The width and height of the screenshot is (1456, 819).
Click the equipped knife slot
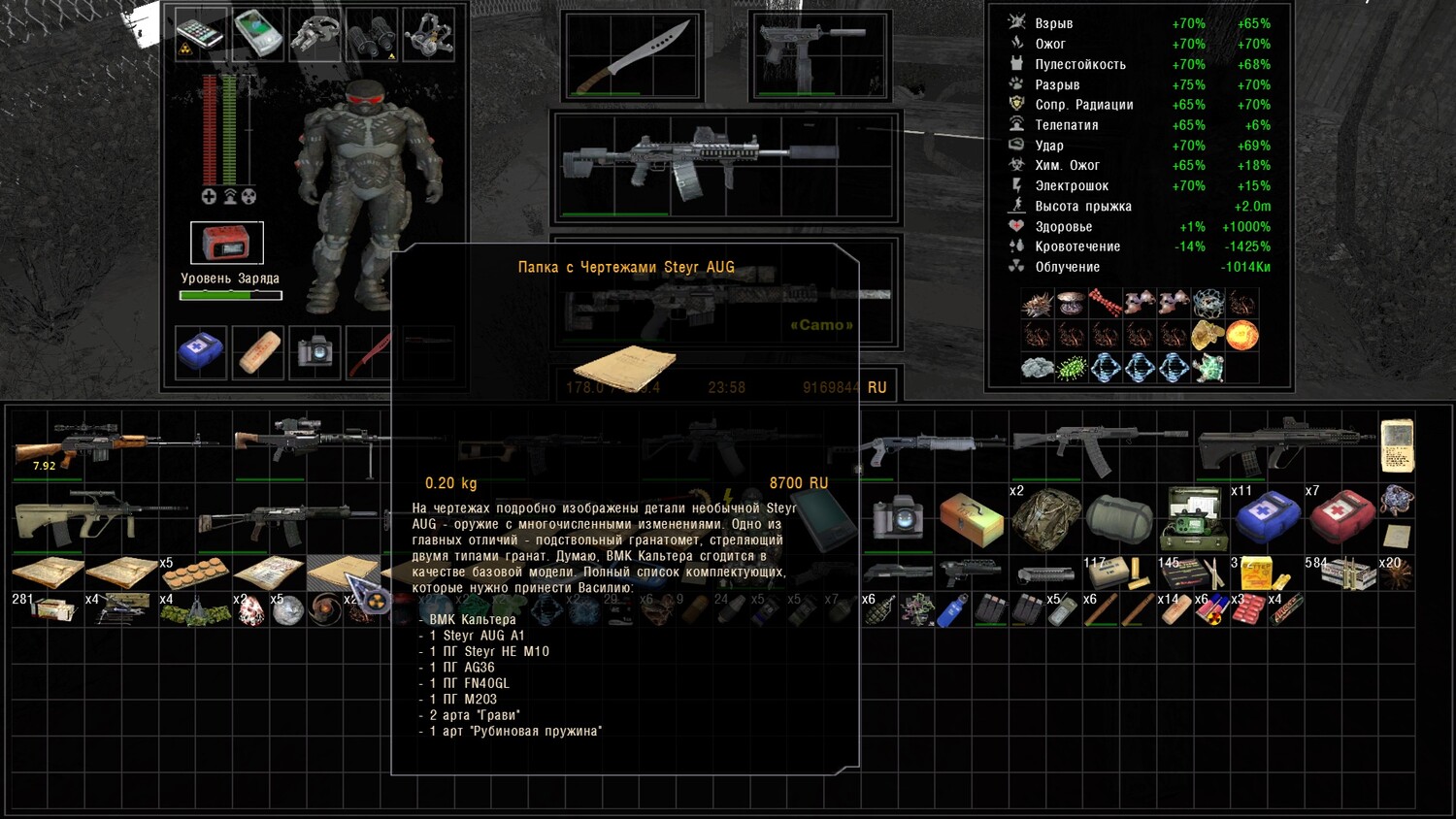pos(633,56)
